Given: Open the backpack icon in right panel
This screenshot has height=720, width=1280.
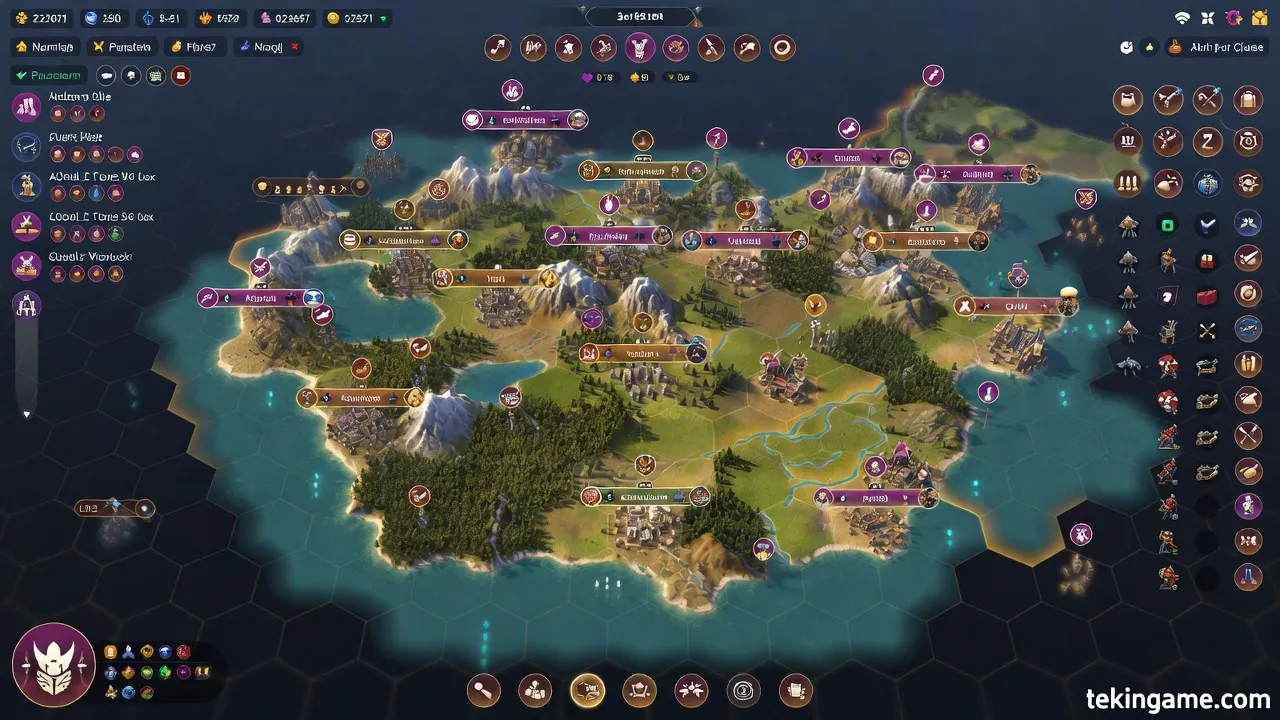Looking at the screenshot, I should [1247, 100].
